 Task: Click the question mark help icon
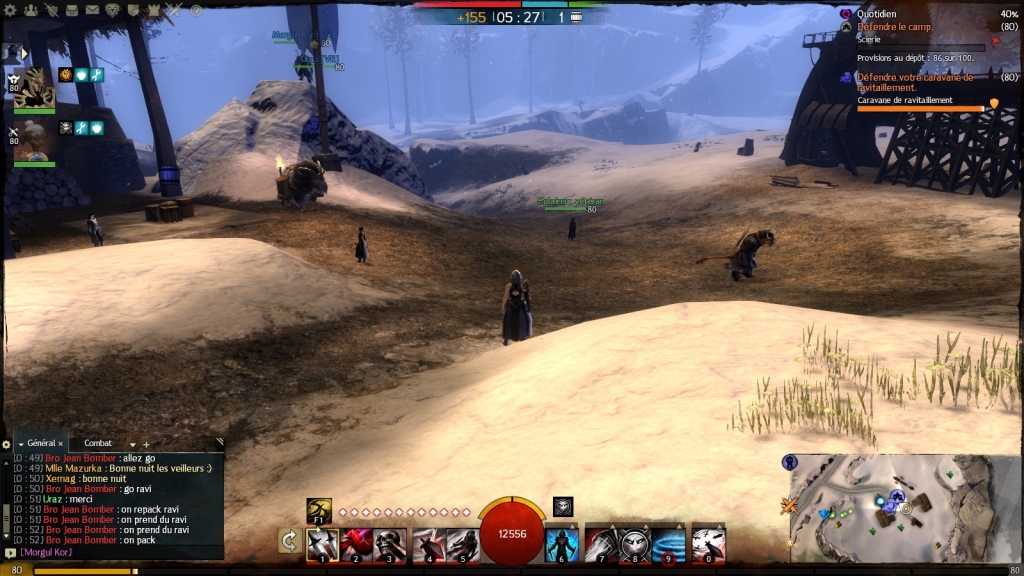coord(196,10)
